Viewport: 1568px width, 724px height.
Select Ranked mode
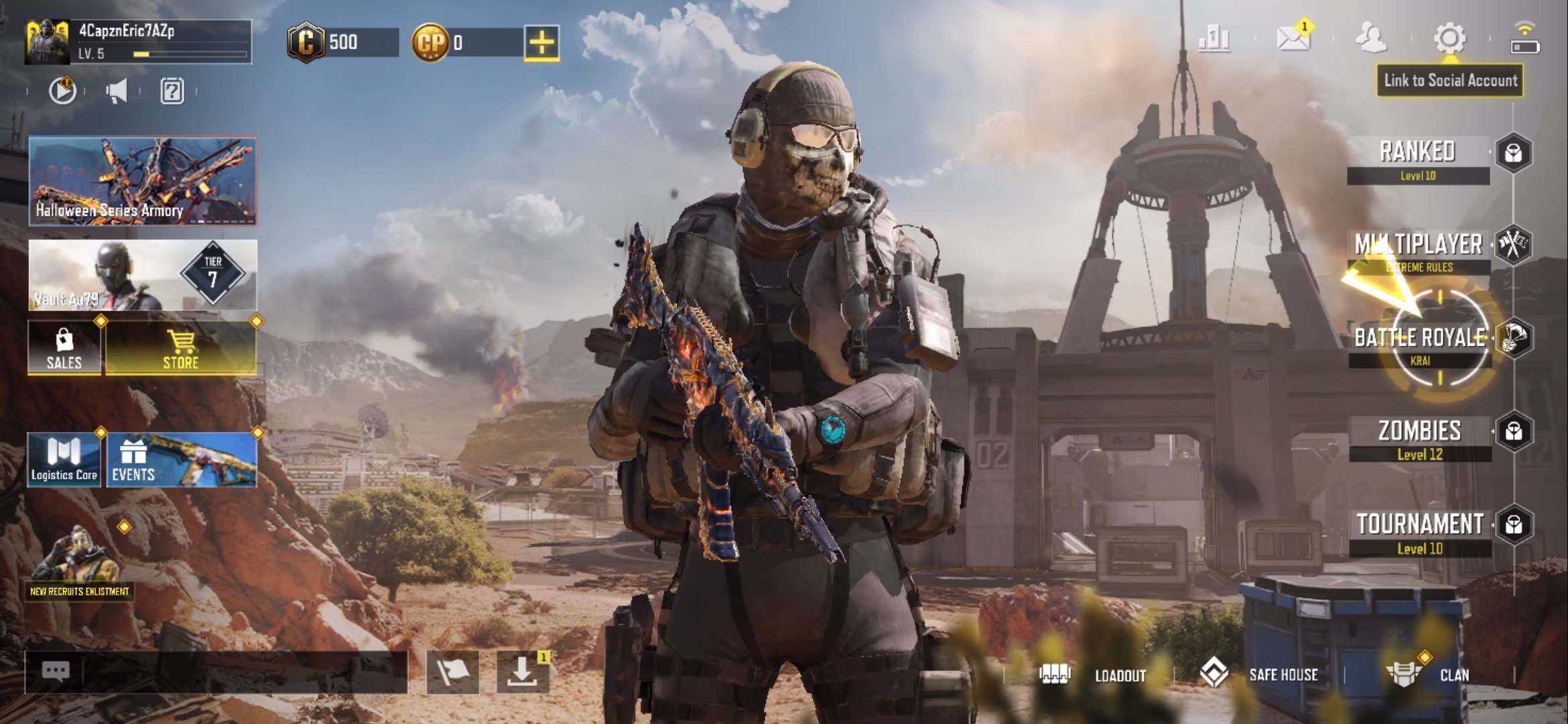[1418, 159]
